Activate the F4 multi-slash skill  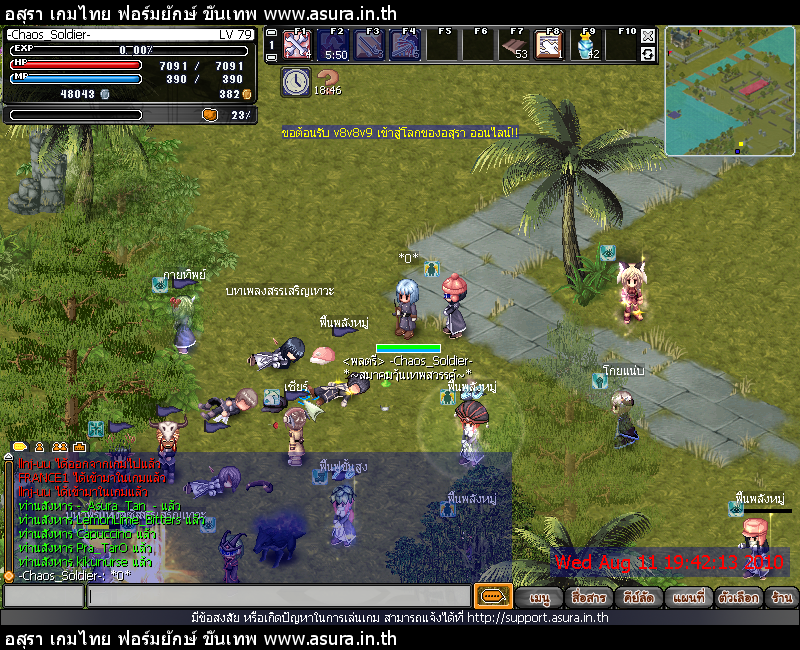pyautogui.click(x=405, y=46)
